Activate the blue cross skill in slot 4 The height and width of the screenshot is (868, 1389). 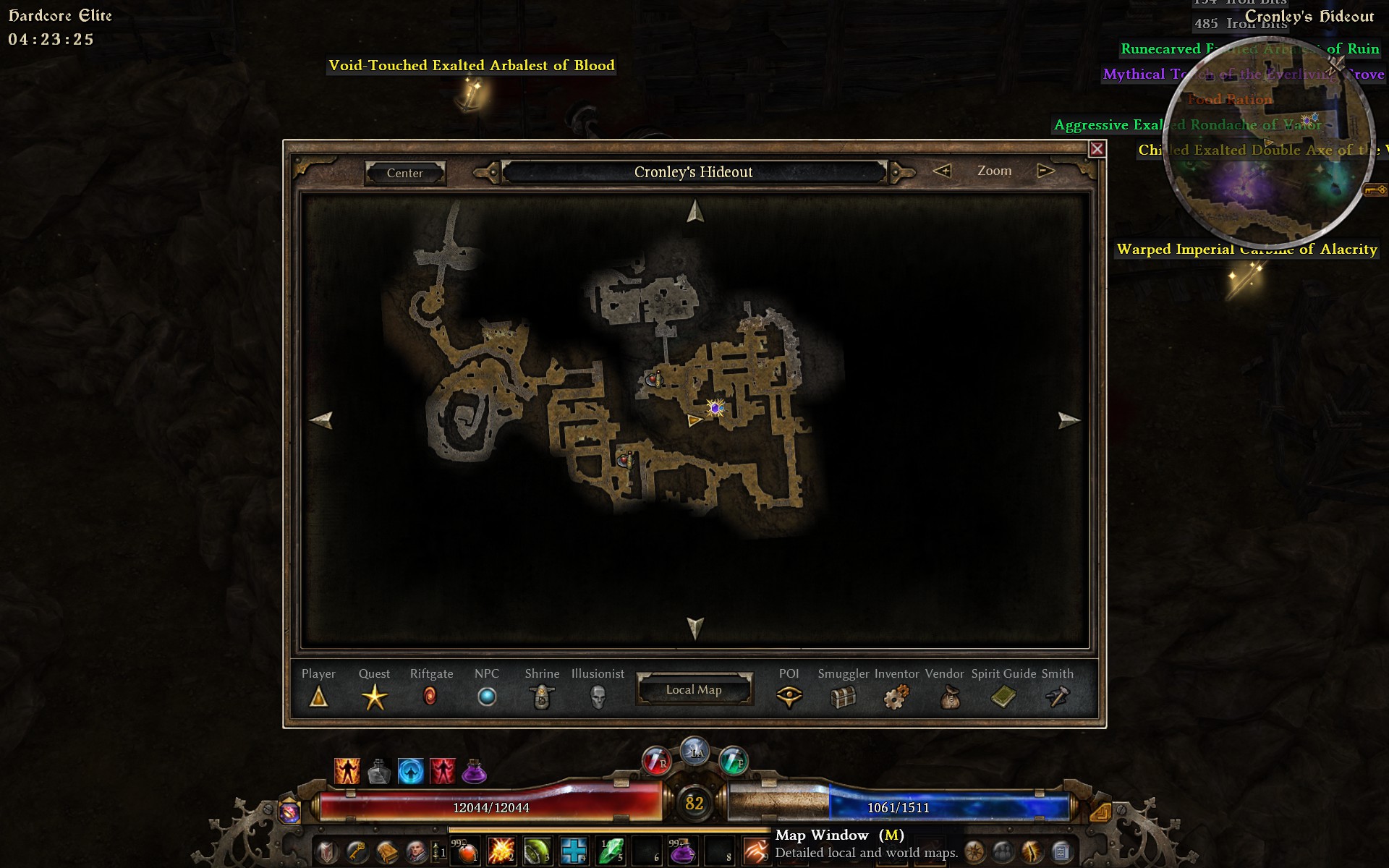point(573,851)
